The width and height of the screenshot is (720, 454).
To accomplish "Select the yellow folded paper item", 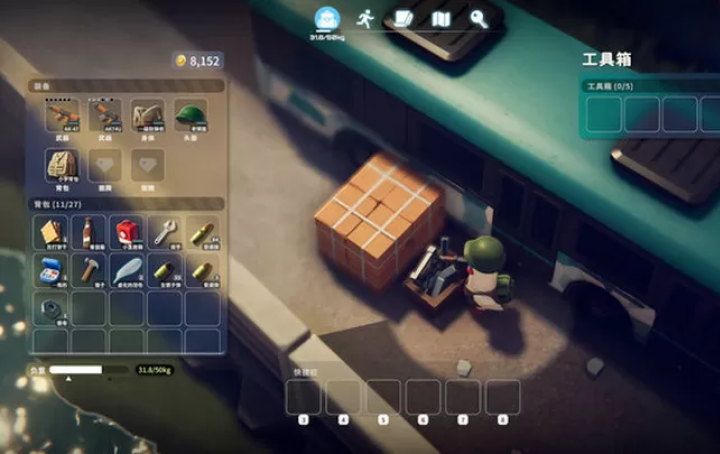I will 49,232.
